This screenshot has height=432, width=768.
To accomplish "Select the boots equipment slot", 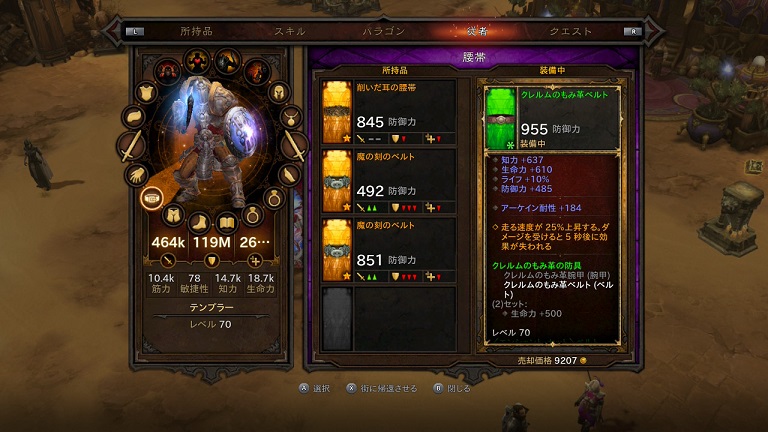I will [x=201, y=221].
